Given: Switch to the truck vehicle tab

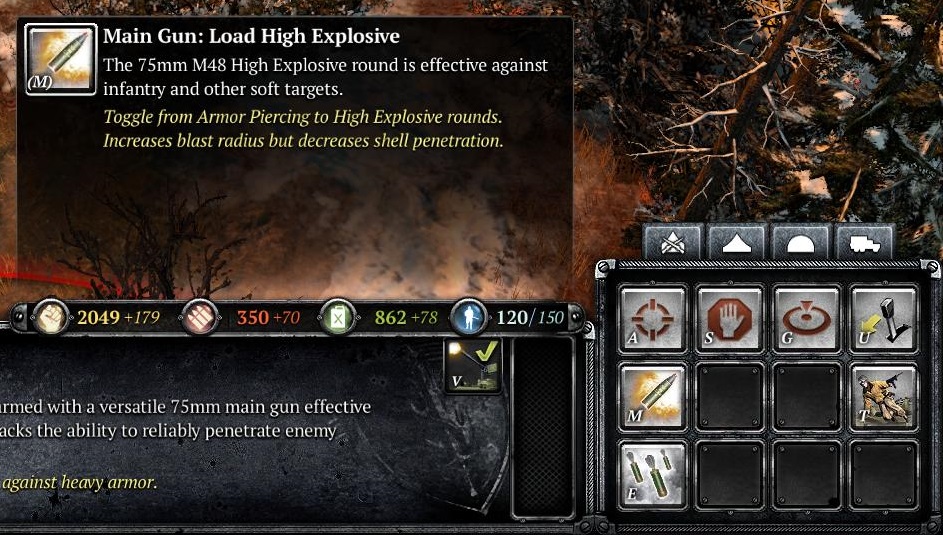Looking at the screenshot, I should coord(863,243).
